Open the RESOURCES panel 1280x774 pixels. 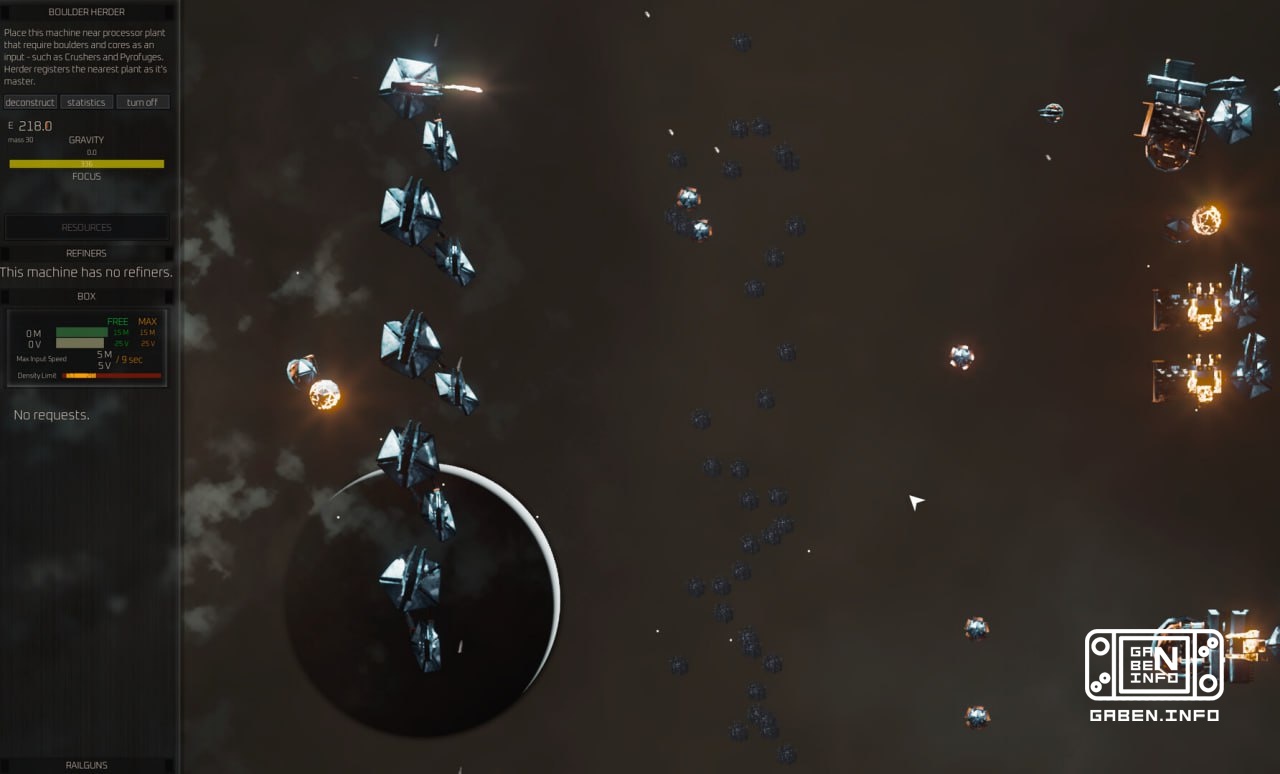[86, 227]
